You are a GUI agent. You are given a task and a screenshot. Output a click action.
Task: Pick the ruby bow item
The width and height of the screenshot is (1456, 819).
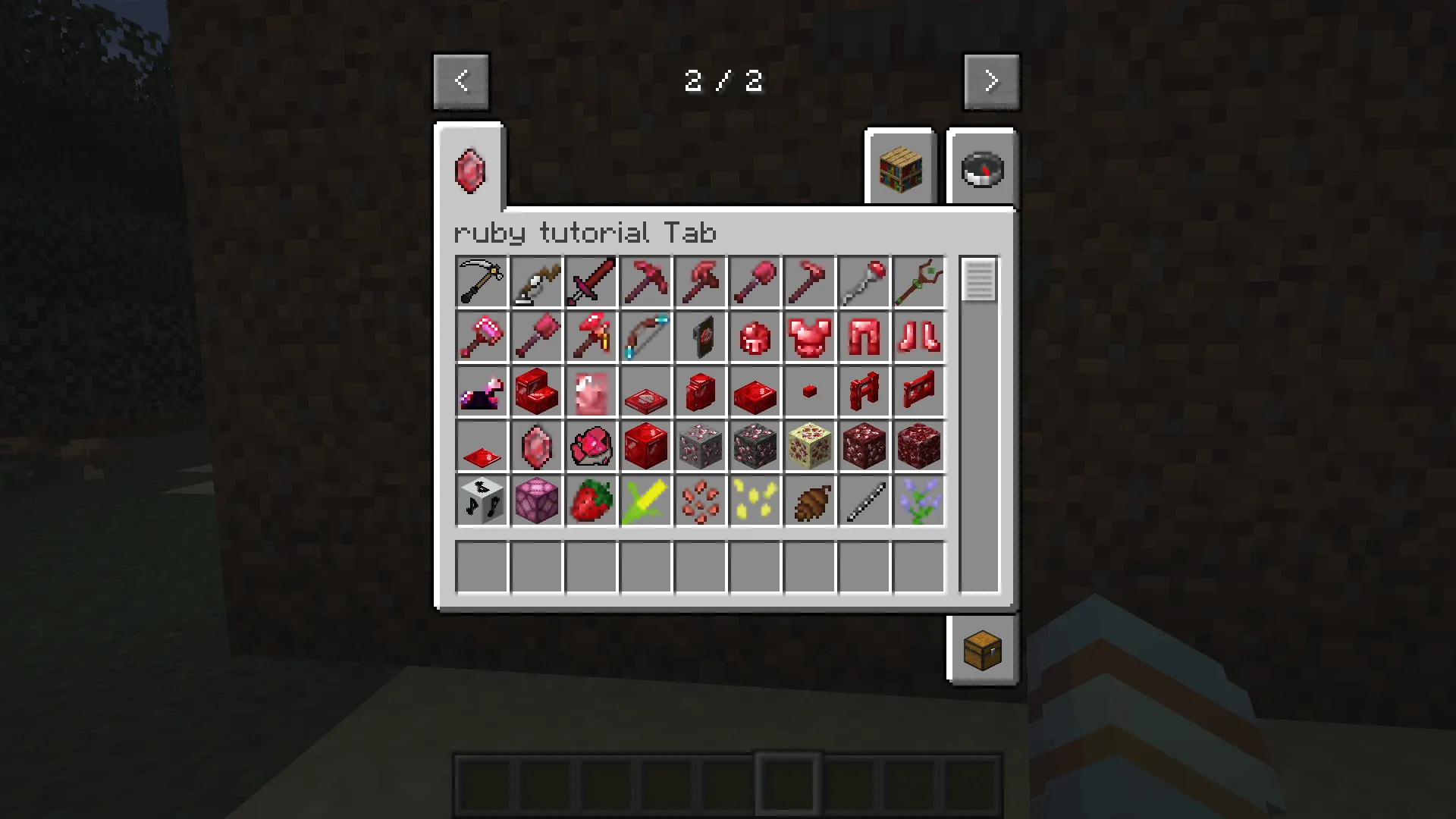(645, 337)
